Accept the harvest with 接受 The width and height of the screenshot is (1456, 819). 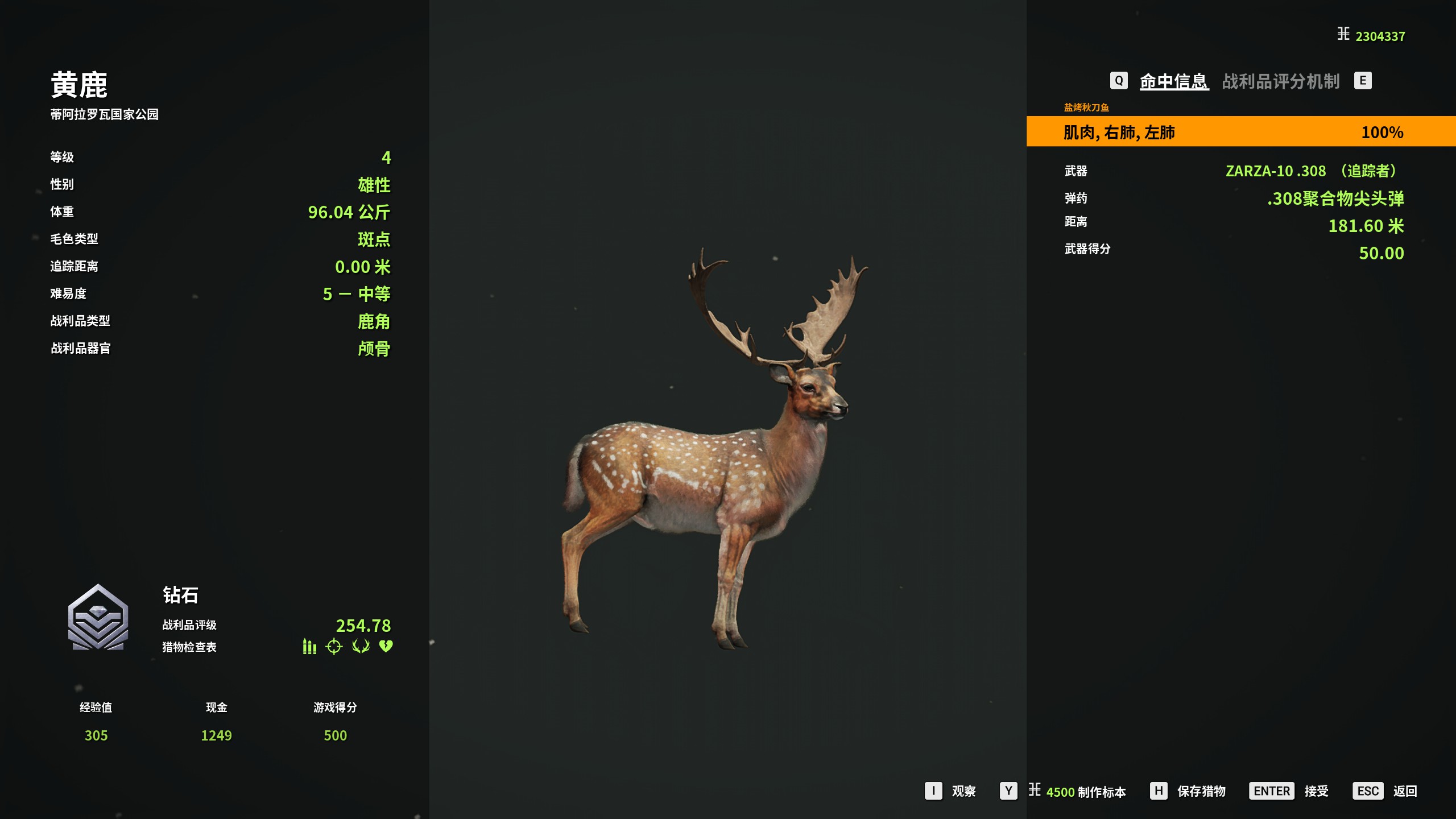1316,791
